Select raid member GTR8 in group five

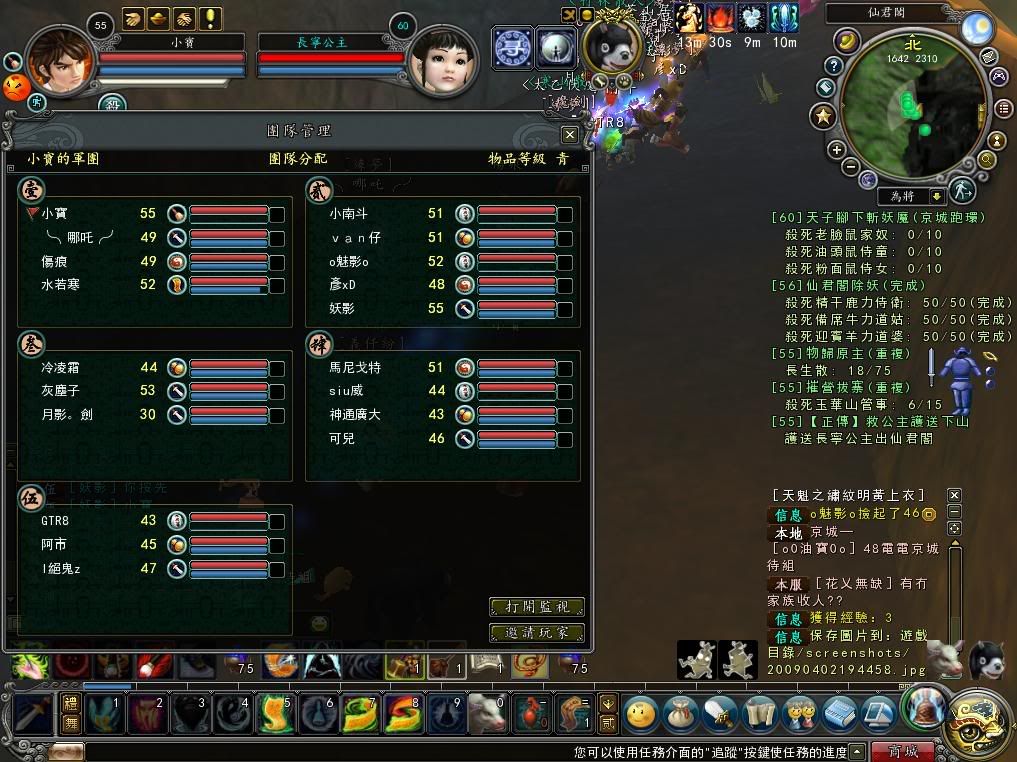54,521
